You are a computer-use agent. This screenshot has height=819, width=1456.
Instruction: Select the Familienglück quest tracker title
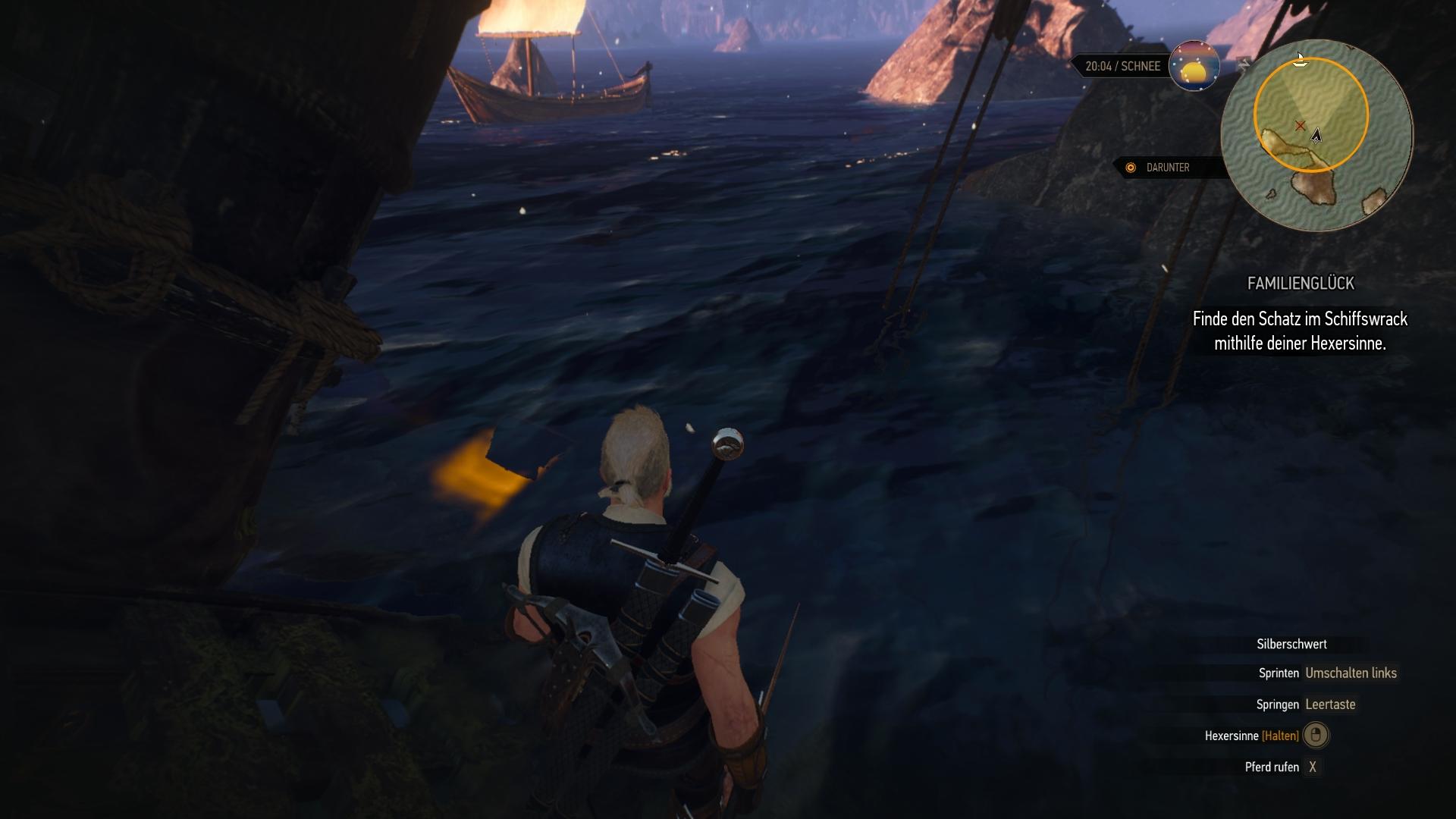pos(1301,284)
